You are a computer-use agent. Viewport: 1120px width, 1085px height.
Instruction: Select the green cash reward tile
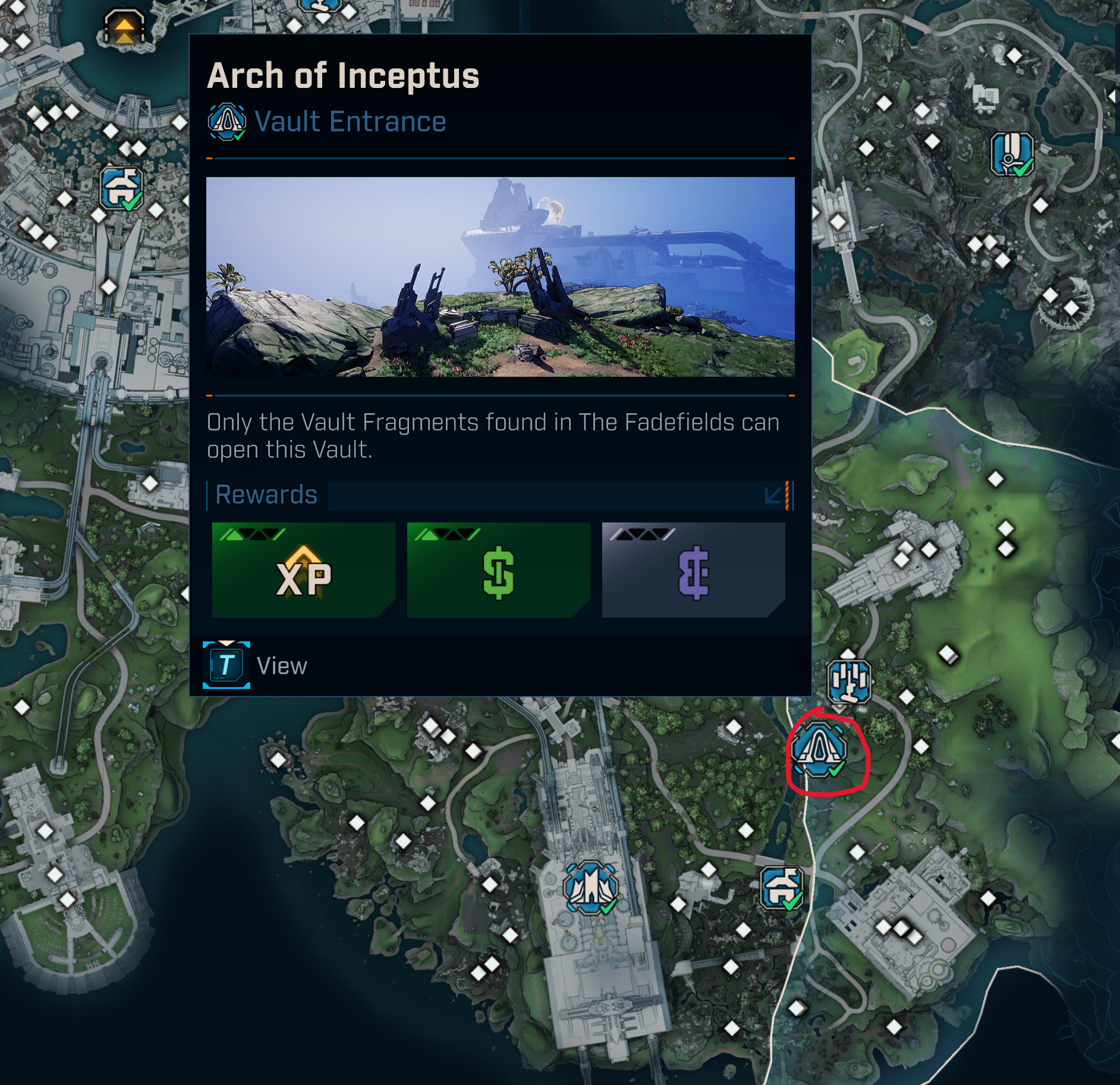(498, 570)
